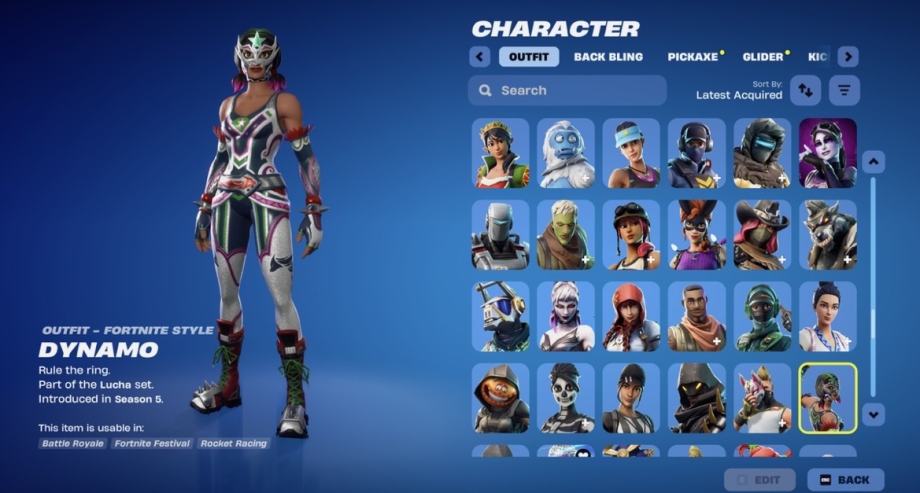Open the Pickaxe tab
This screenshot has height=493, width=920.
click(694, 57)
